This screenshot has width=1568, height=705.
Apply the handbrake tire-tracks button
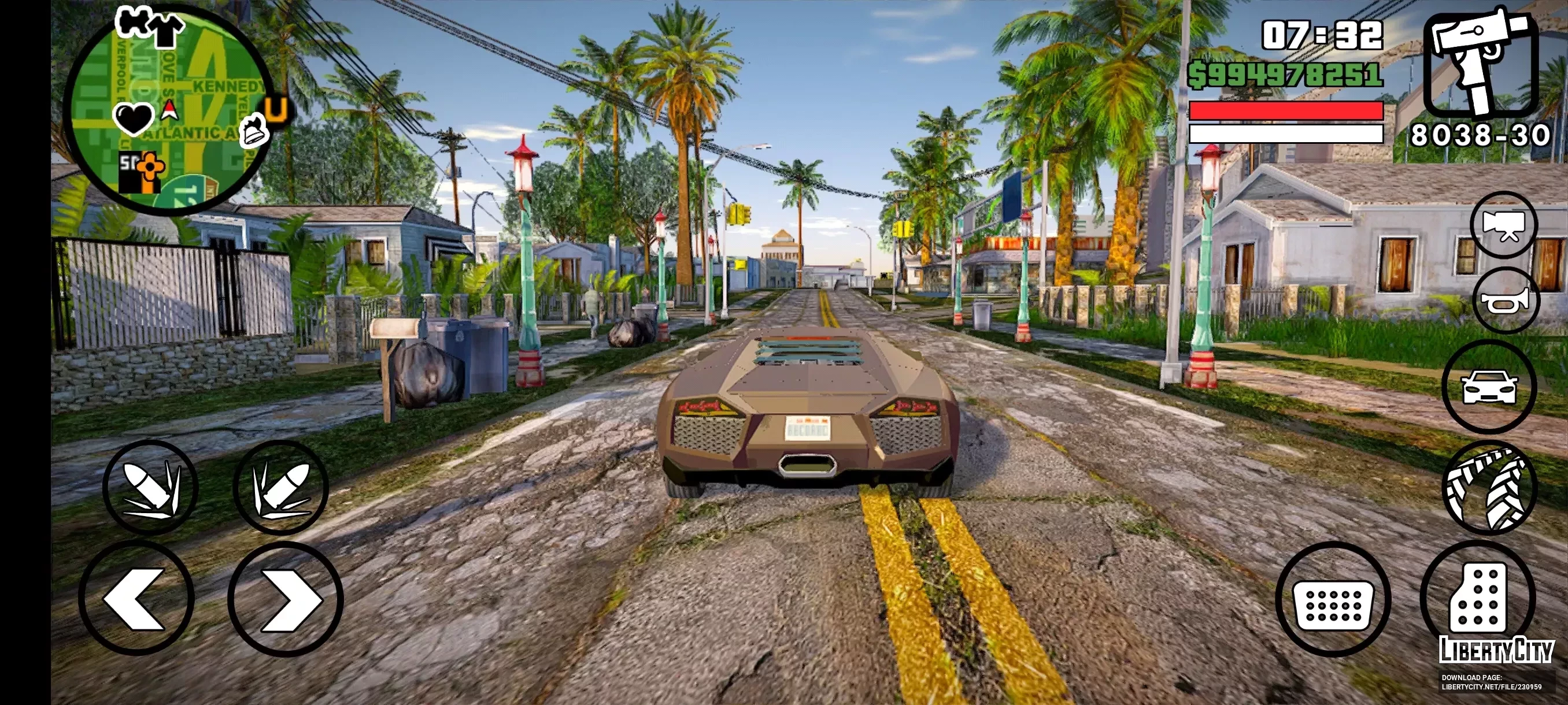1489,487
